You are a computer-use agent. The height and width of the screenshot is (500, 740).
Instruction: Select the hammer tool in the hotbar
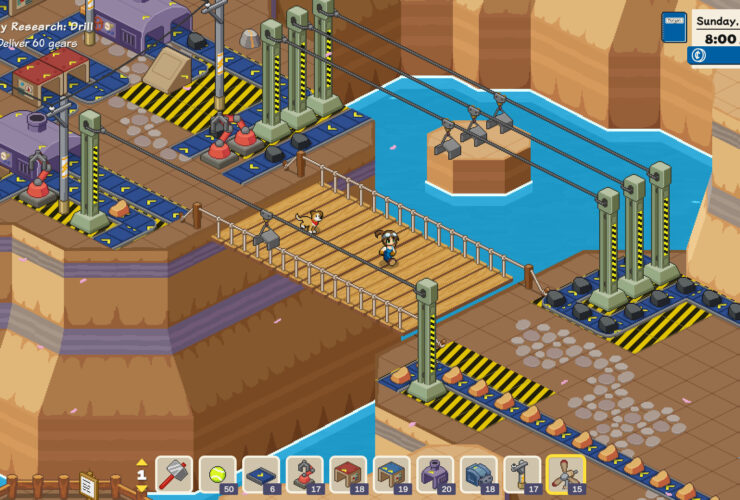[175, 473]
